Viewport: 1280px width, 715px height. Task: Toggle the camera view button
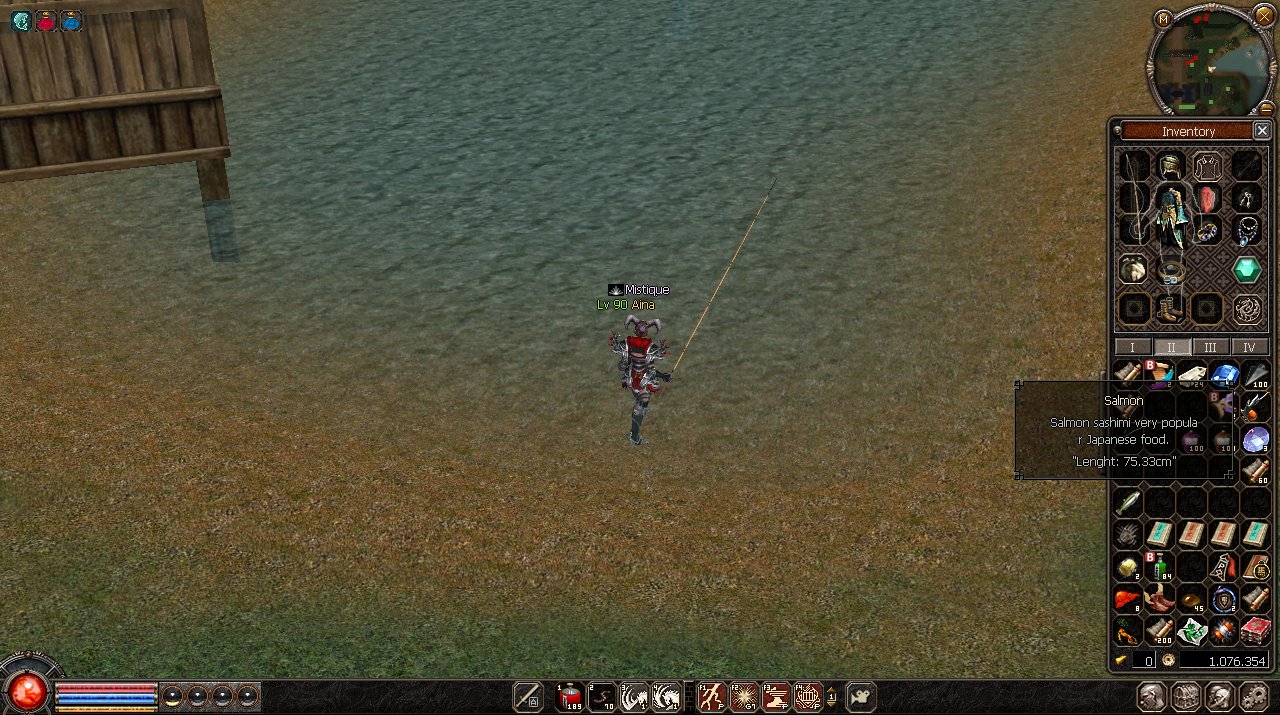point(860,696)
